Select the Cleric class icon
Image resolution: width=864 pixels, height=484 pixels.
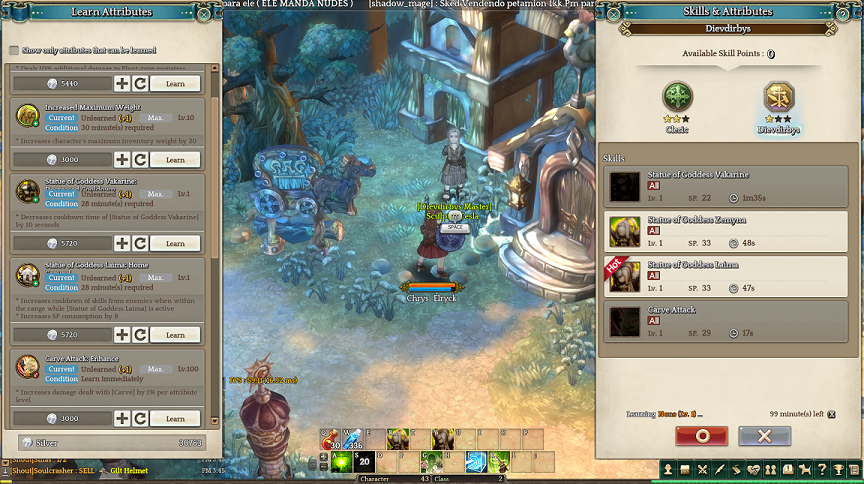[x=677, y=98]
